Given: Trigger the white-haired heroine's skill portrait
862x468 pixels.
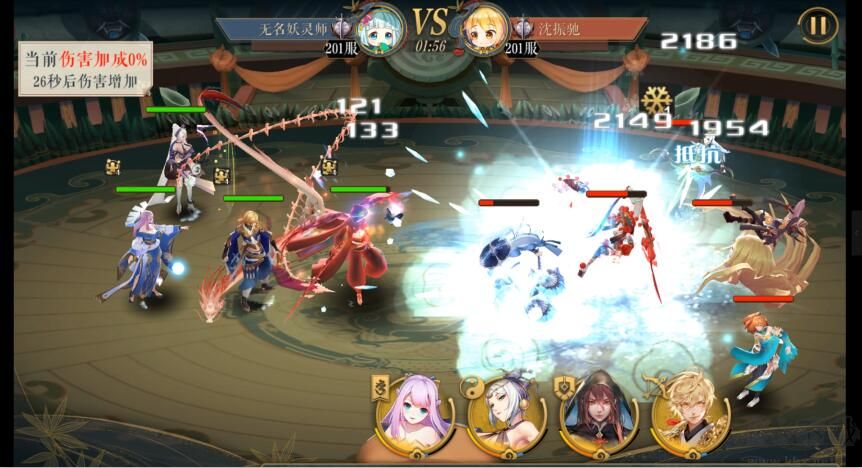Looking at the screenshot, I should 507,412.
